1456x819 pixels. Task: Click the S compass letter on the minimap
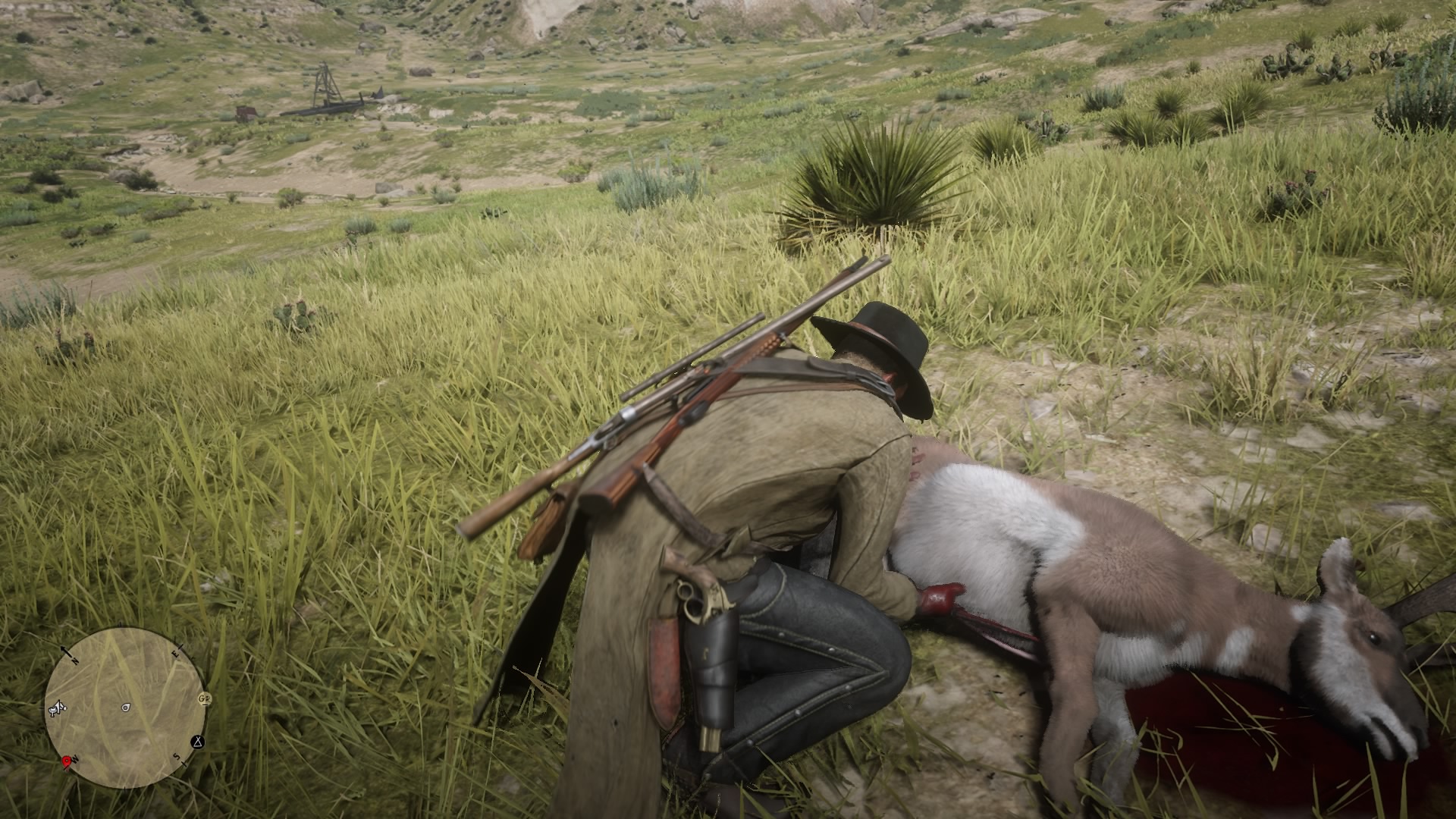coord(177,757)
